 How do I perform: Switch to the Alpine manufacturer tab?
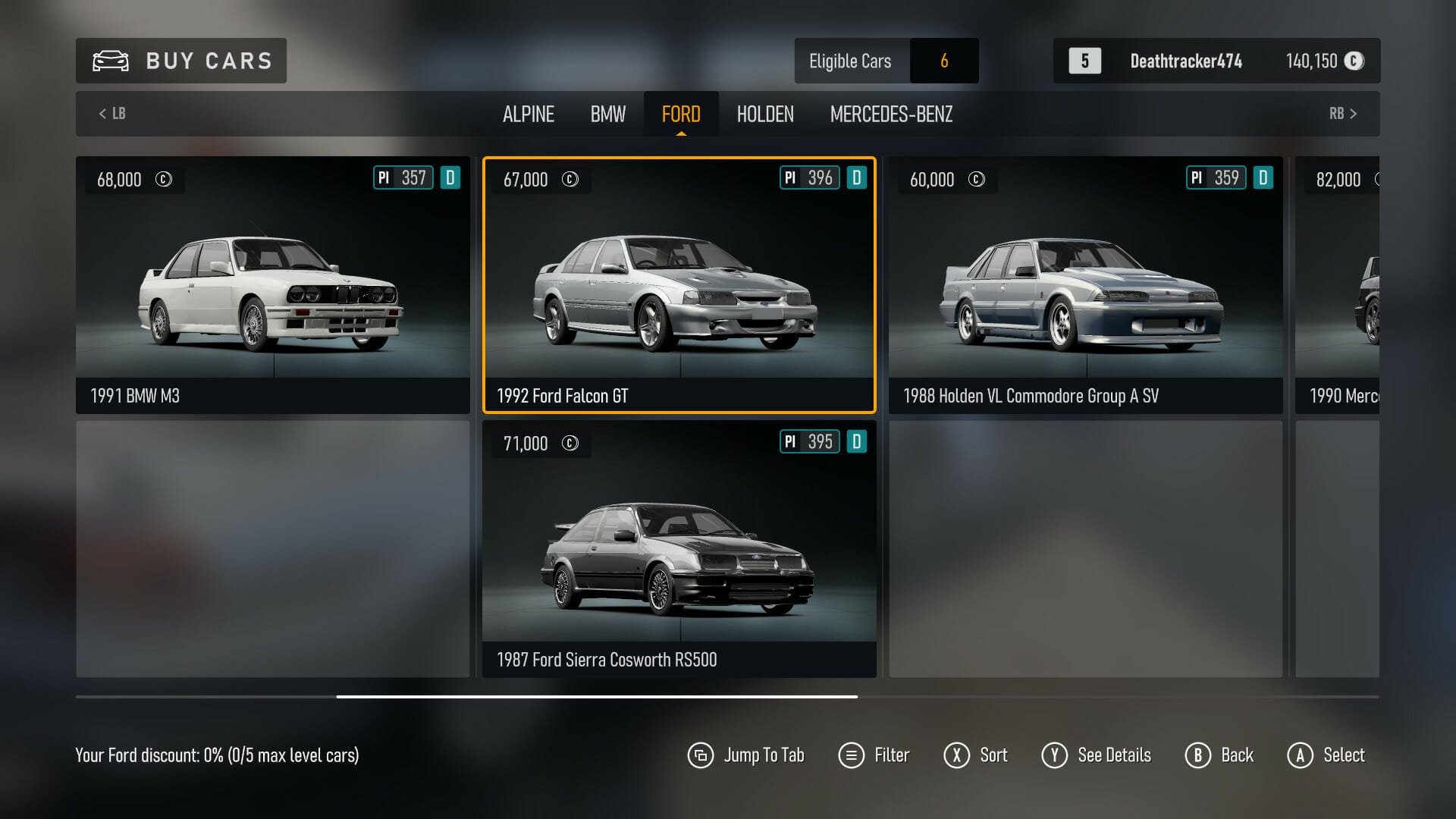528,114
